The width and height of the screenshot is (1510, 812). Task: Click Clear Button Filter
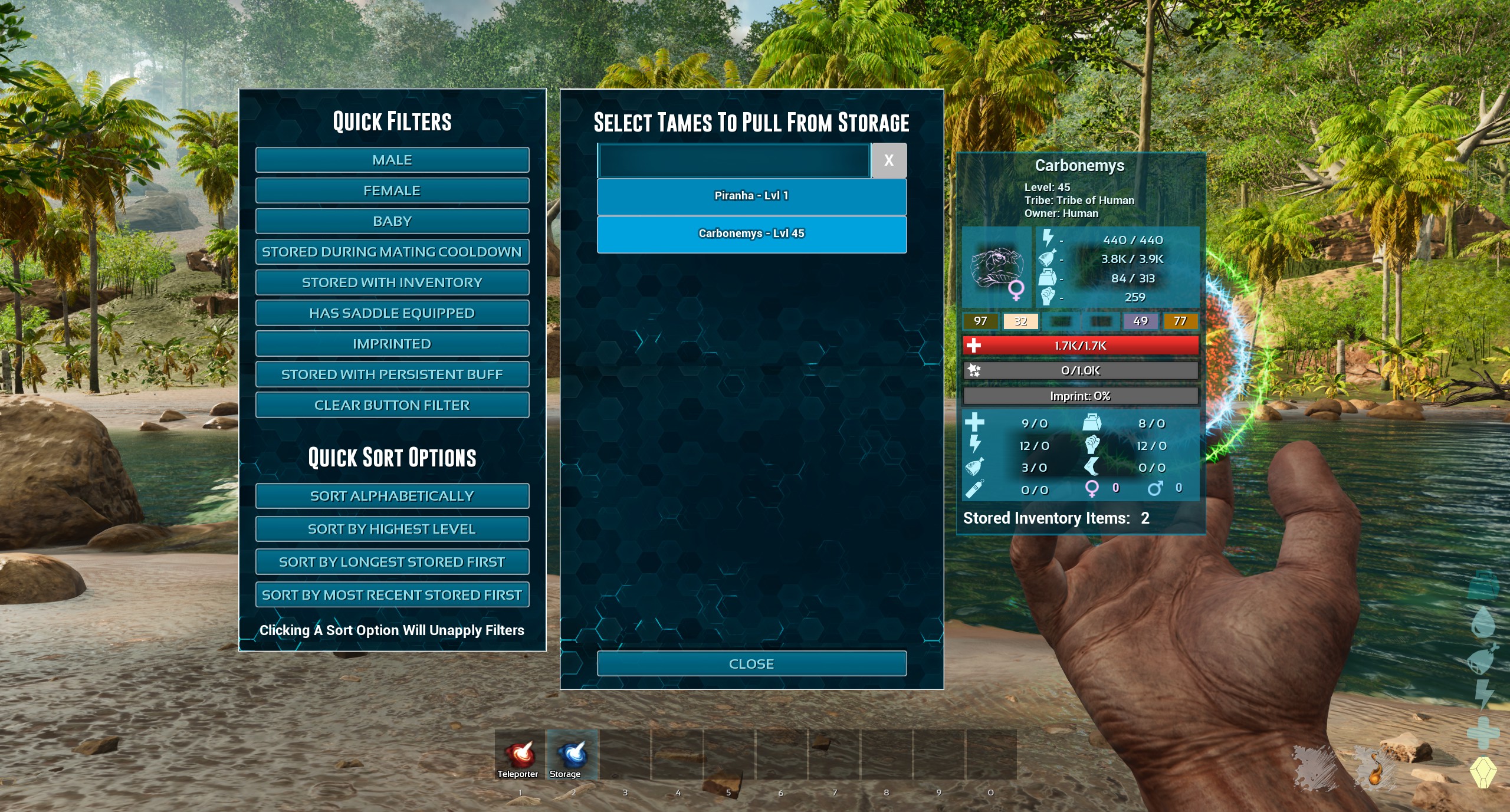pyautogui.click(x=392, y=405)
